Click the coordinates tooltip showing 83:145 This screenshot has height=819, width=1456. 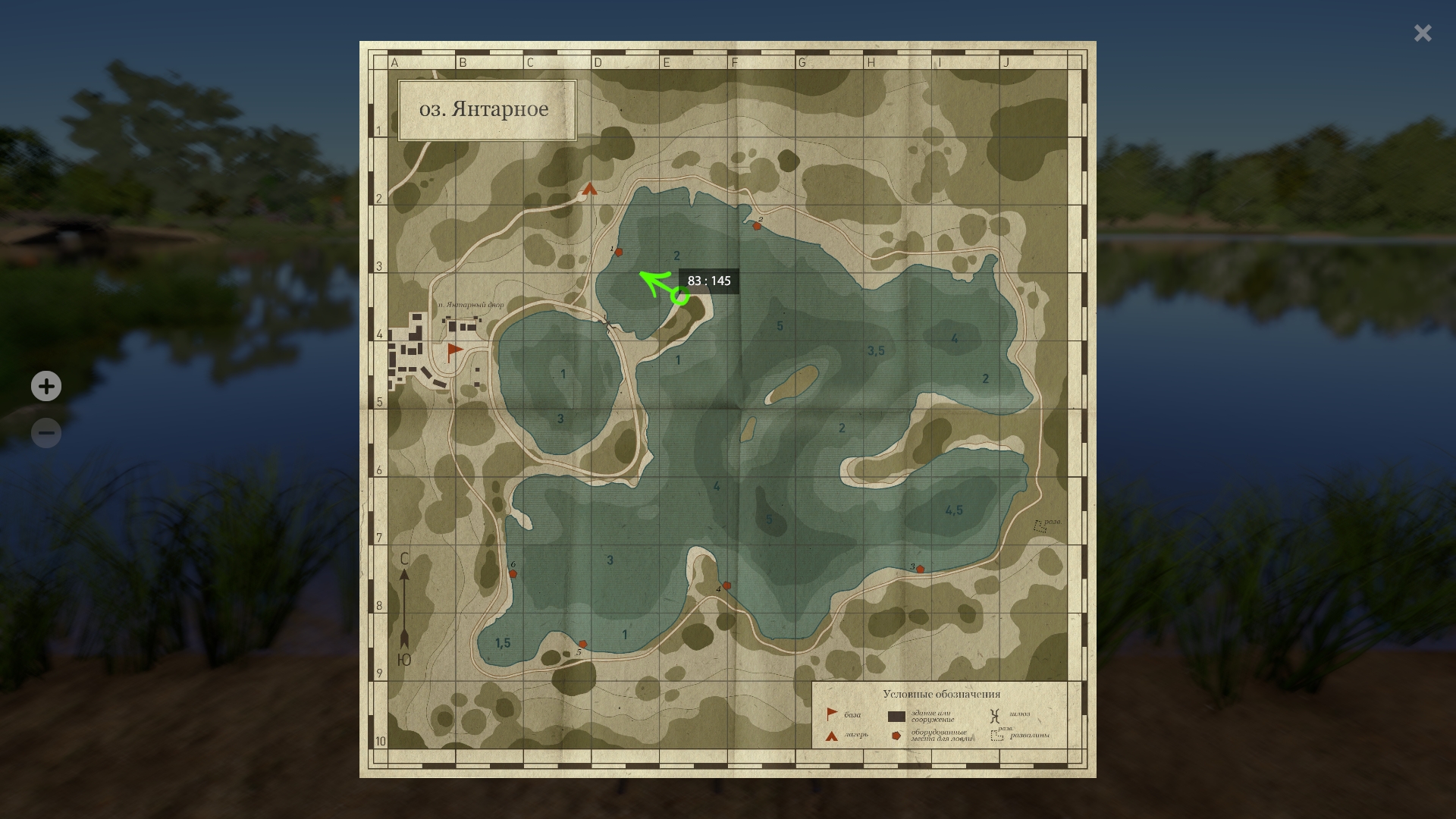(x=710, y=281)
